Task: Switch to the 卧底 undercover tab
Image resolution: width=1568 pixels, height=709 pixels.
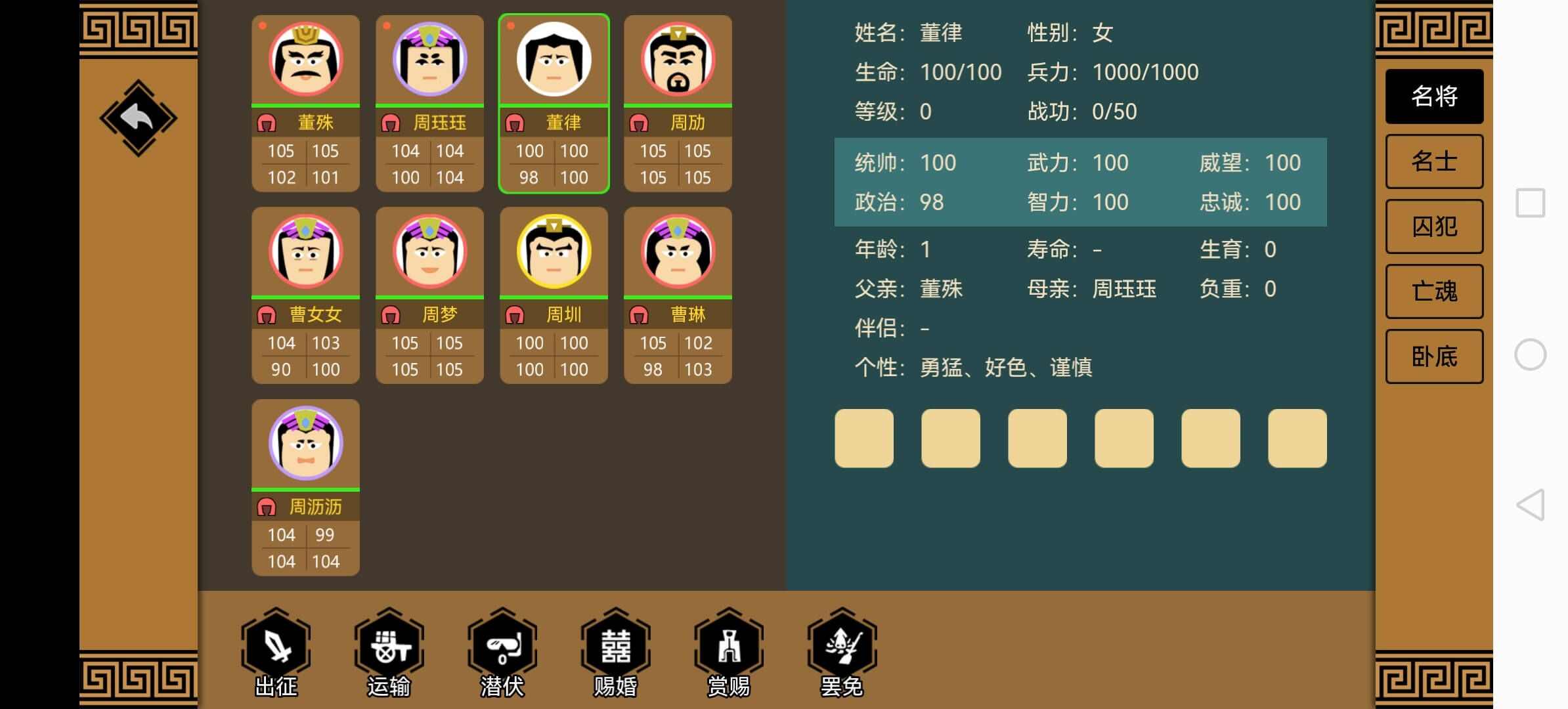Action: click(1433, 356)
